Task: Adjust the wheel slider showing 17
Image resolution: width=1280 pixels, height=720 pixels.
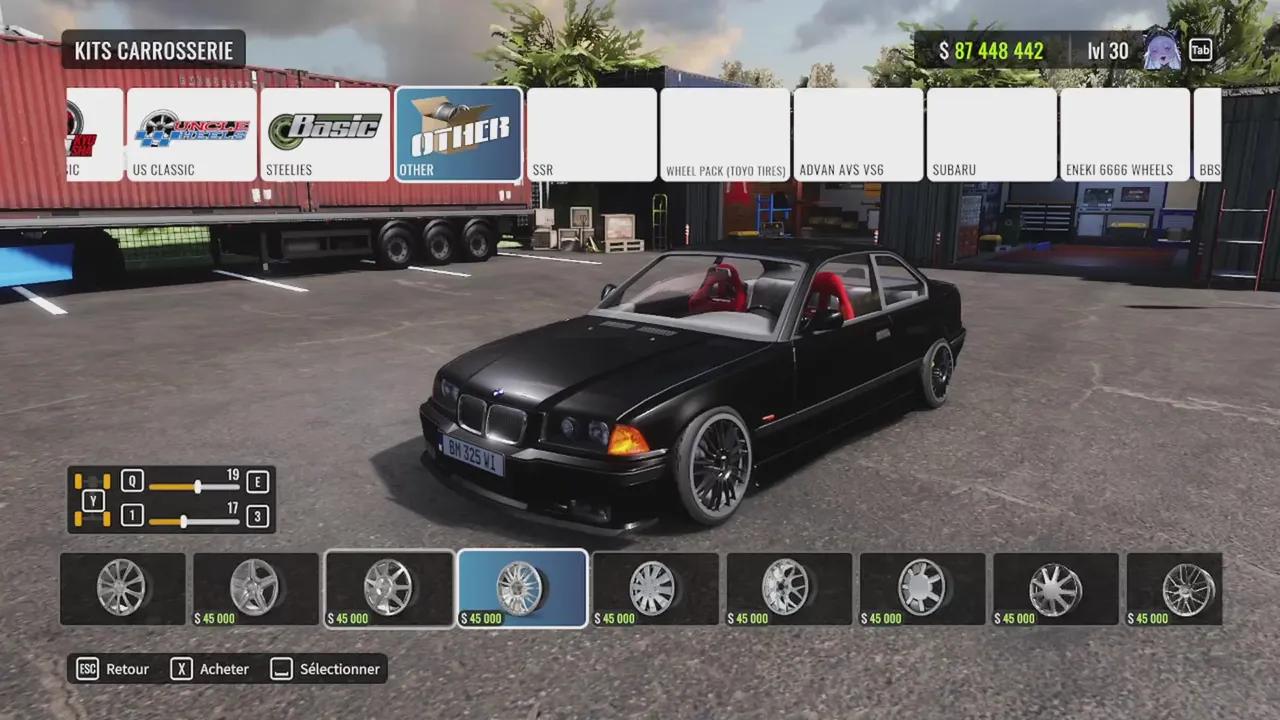Action: (183, 521)
